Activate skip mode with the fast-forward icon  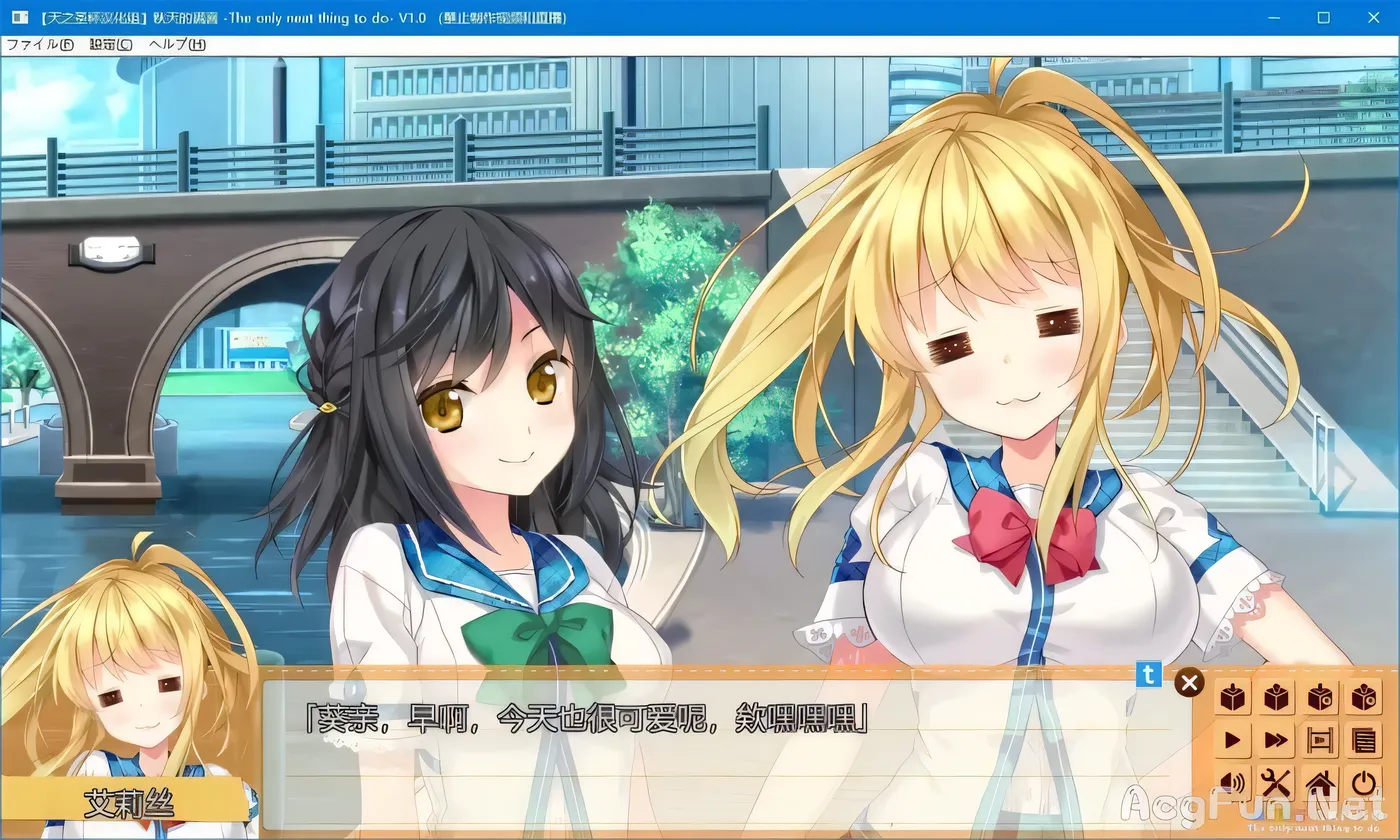click(x=1277, y=740)
